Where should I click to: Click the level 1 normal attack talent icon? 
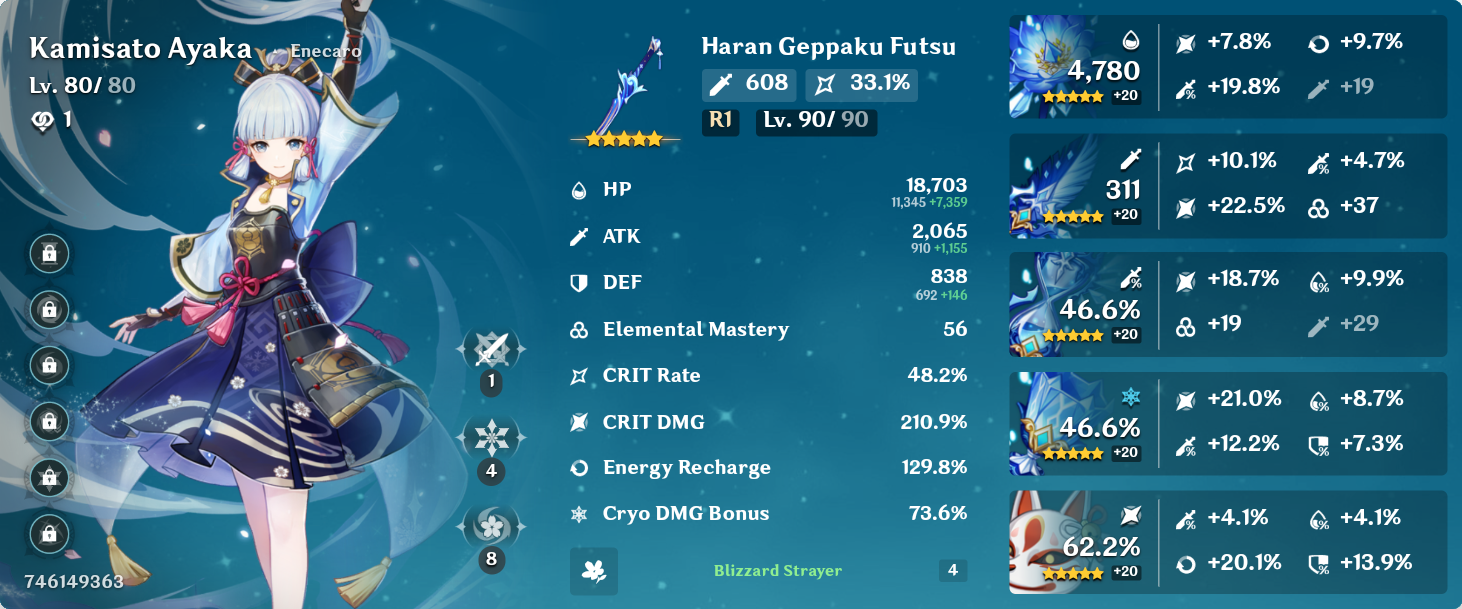tap(491, 350)
